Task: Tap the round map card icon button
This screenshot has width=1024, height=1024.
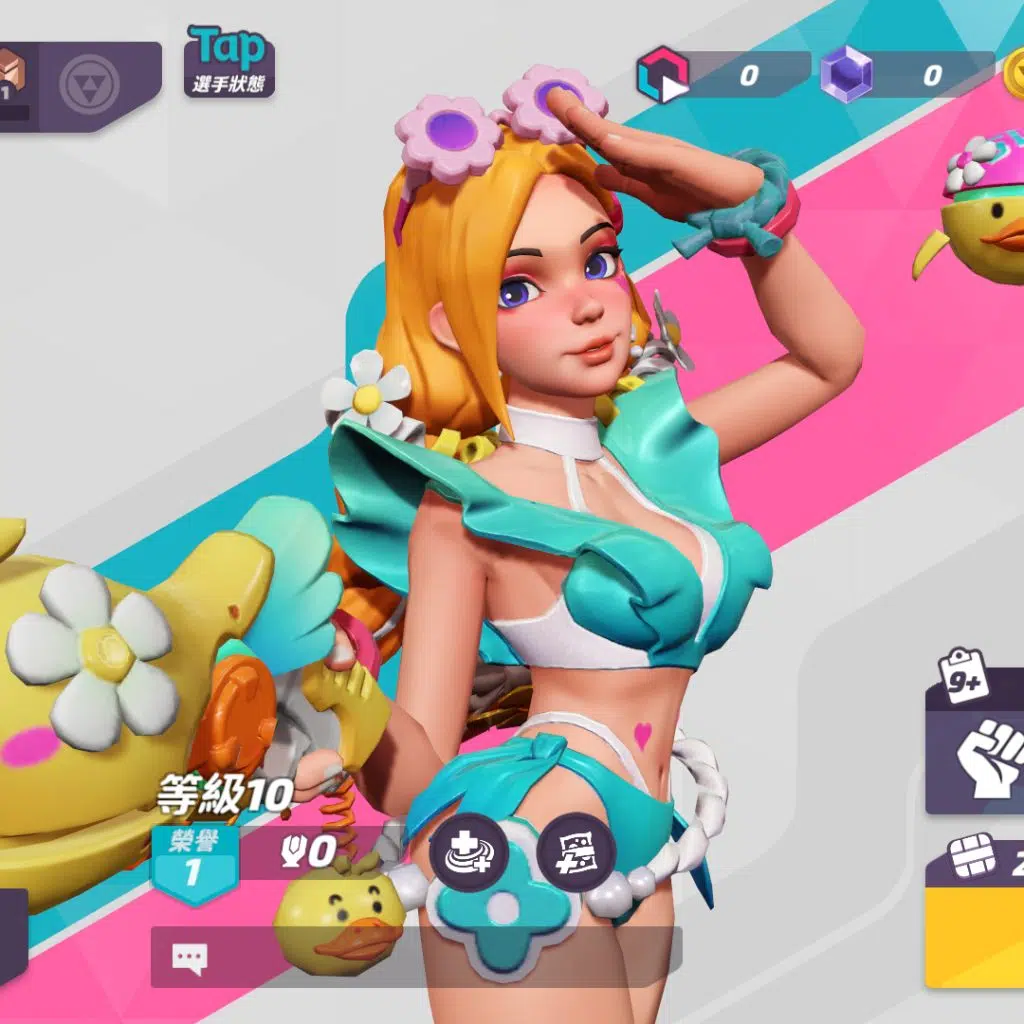Action: (x=576, y=853)
